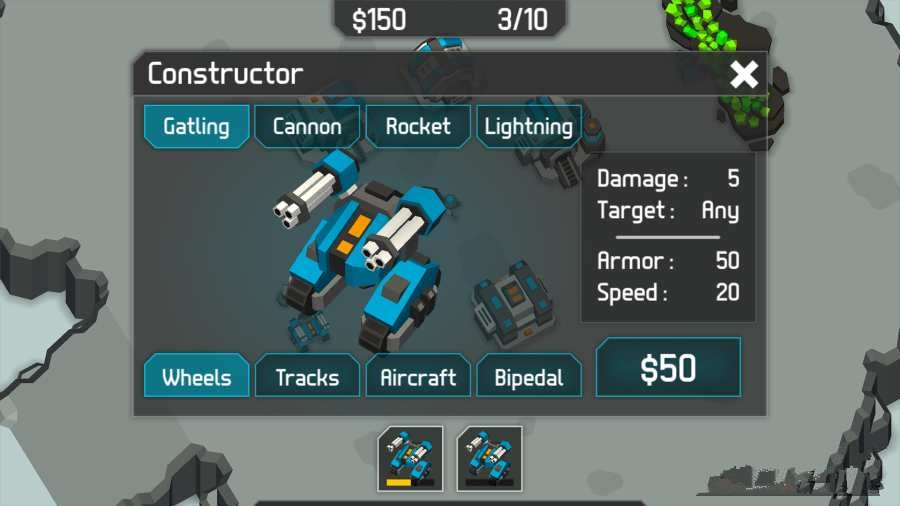This screenshot has width=900, height=506.
Task: Buy the unit for $50
Action: (x=668, y=368)
